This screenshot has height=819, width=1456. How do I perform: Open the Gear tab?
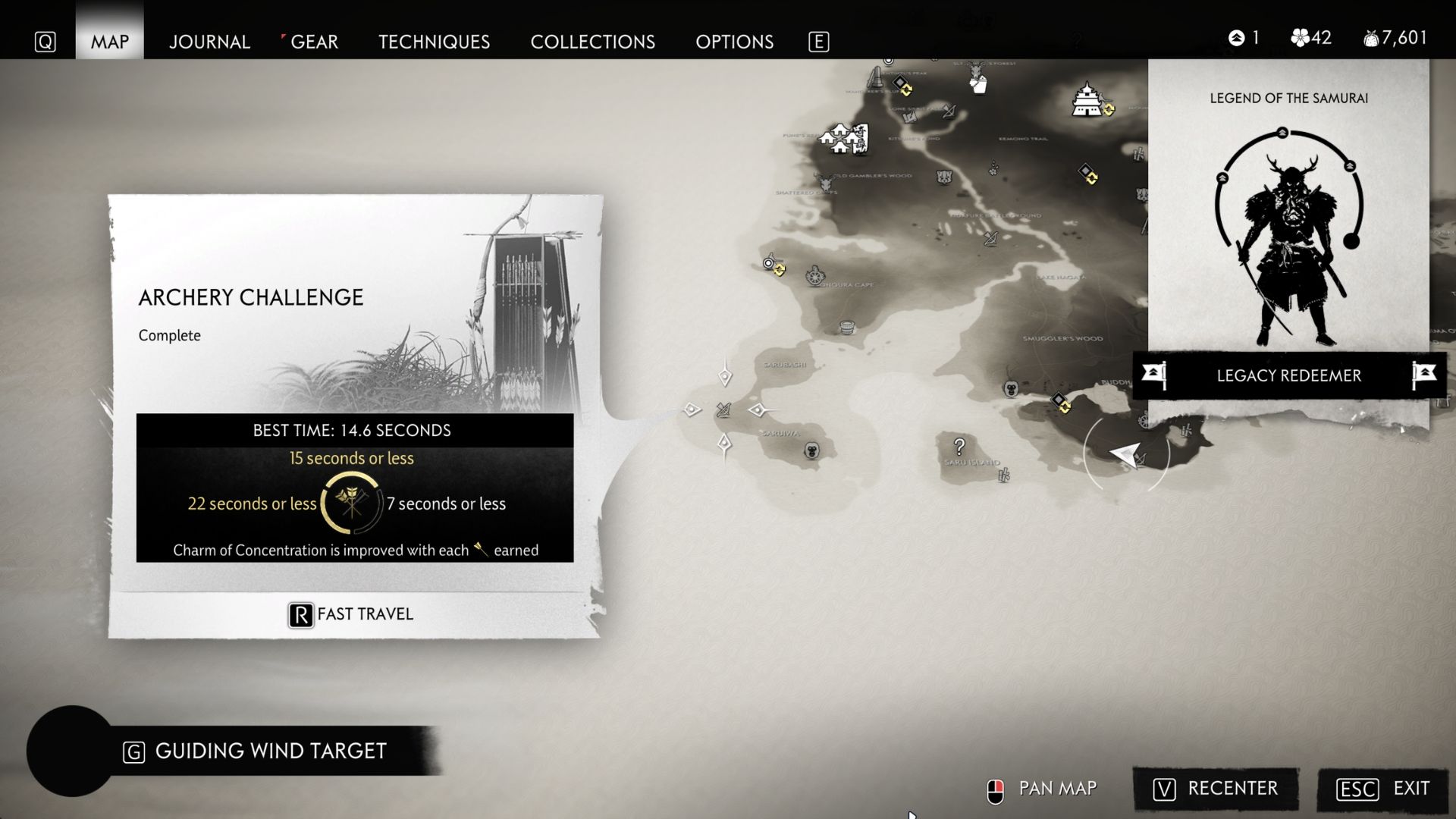(314, 42)
